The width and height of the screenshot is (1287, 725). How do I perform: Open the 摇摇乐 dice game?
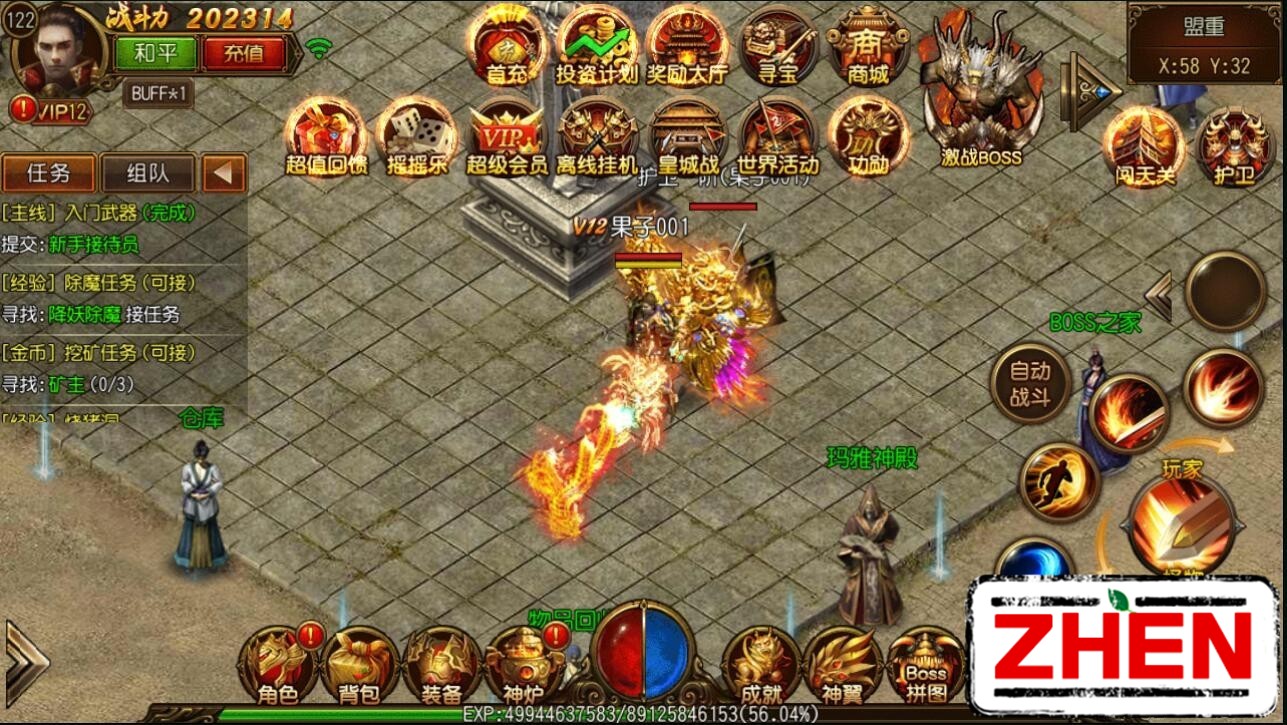click(416, 135)
